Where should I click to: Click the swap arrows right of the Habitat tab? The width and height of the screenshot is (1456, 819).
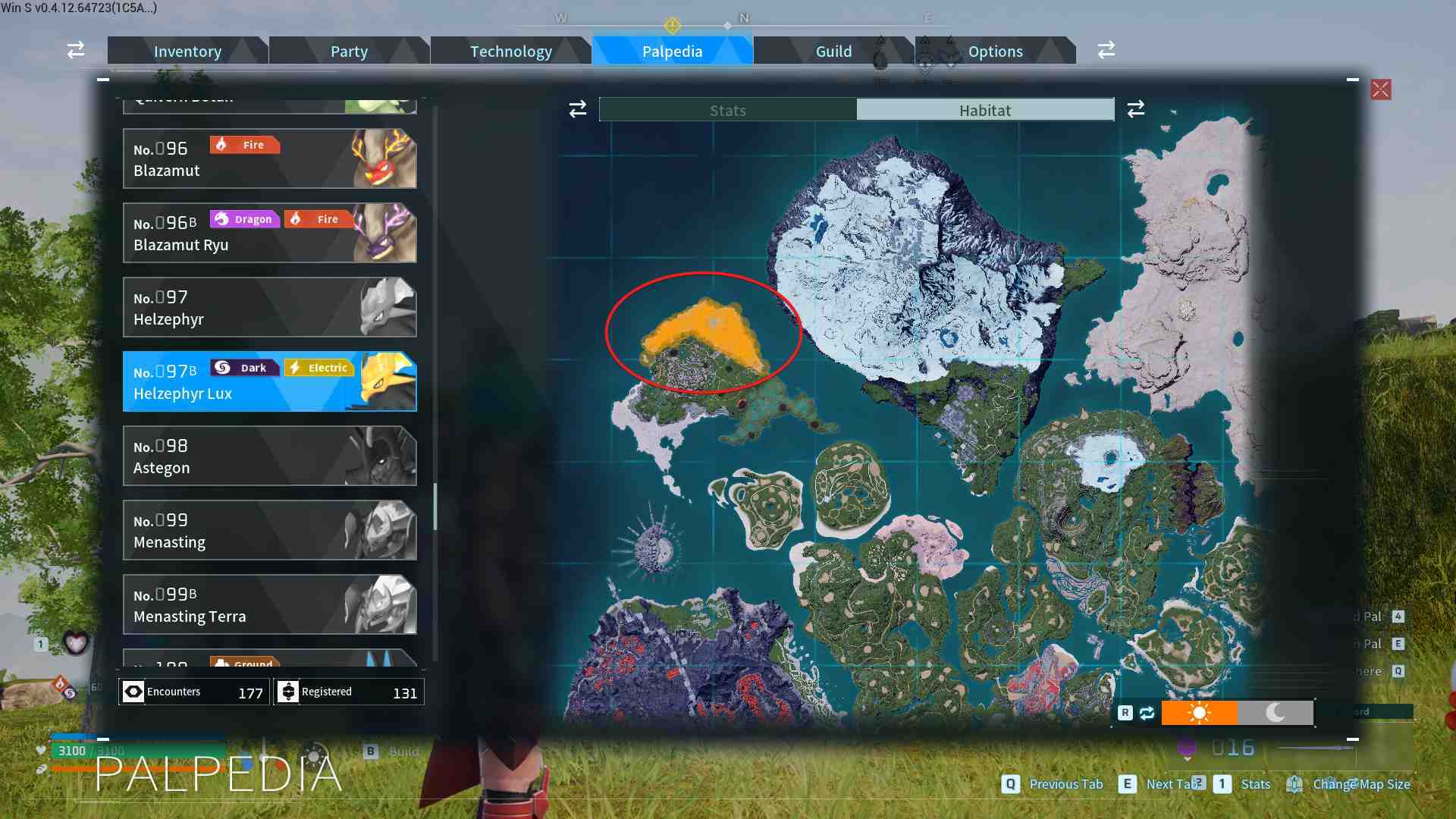click(1135, 109)
